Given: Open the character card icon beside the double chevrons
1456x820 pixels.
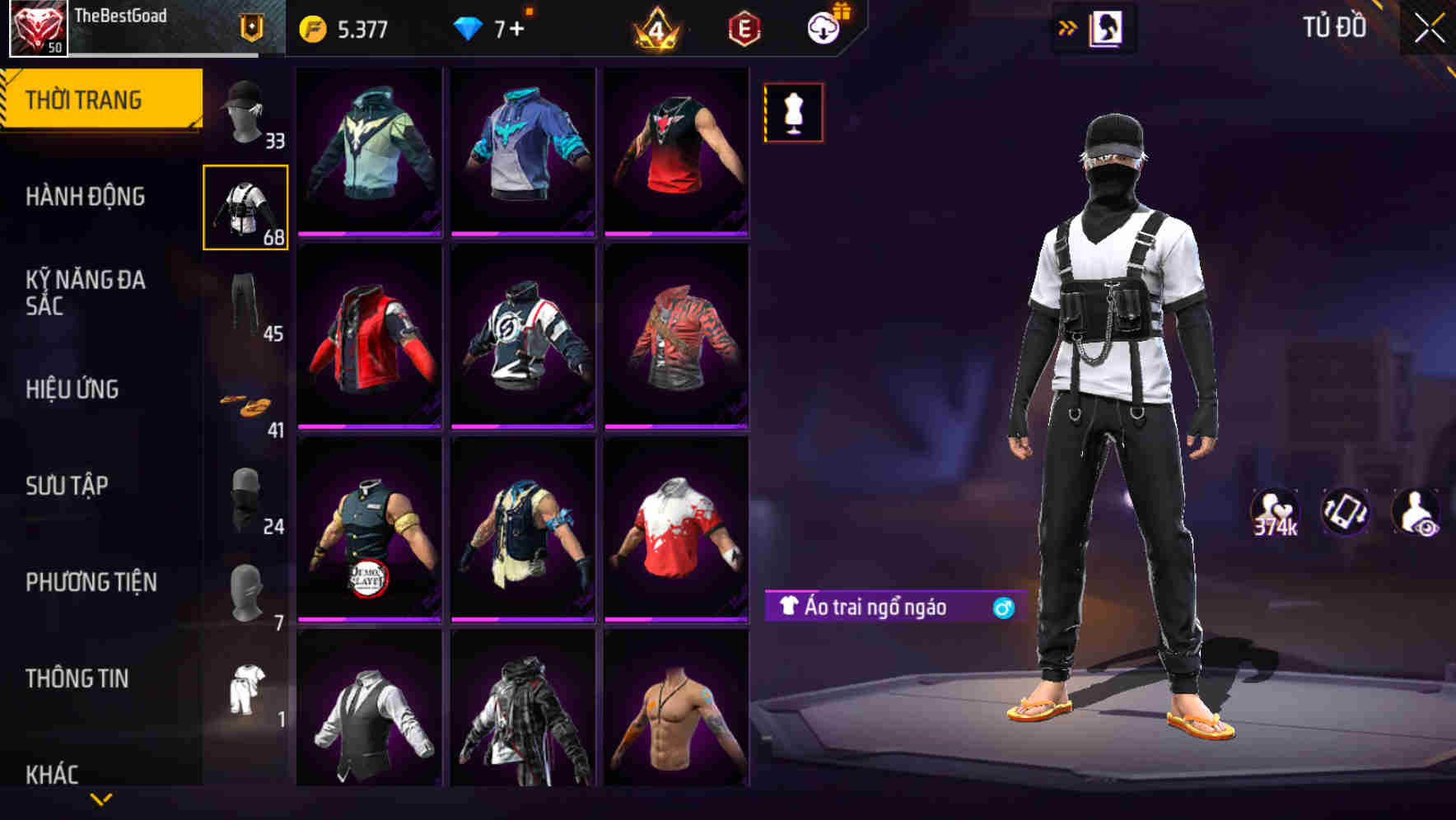Looking at the screenshot, I should coord(1108,27).
